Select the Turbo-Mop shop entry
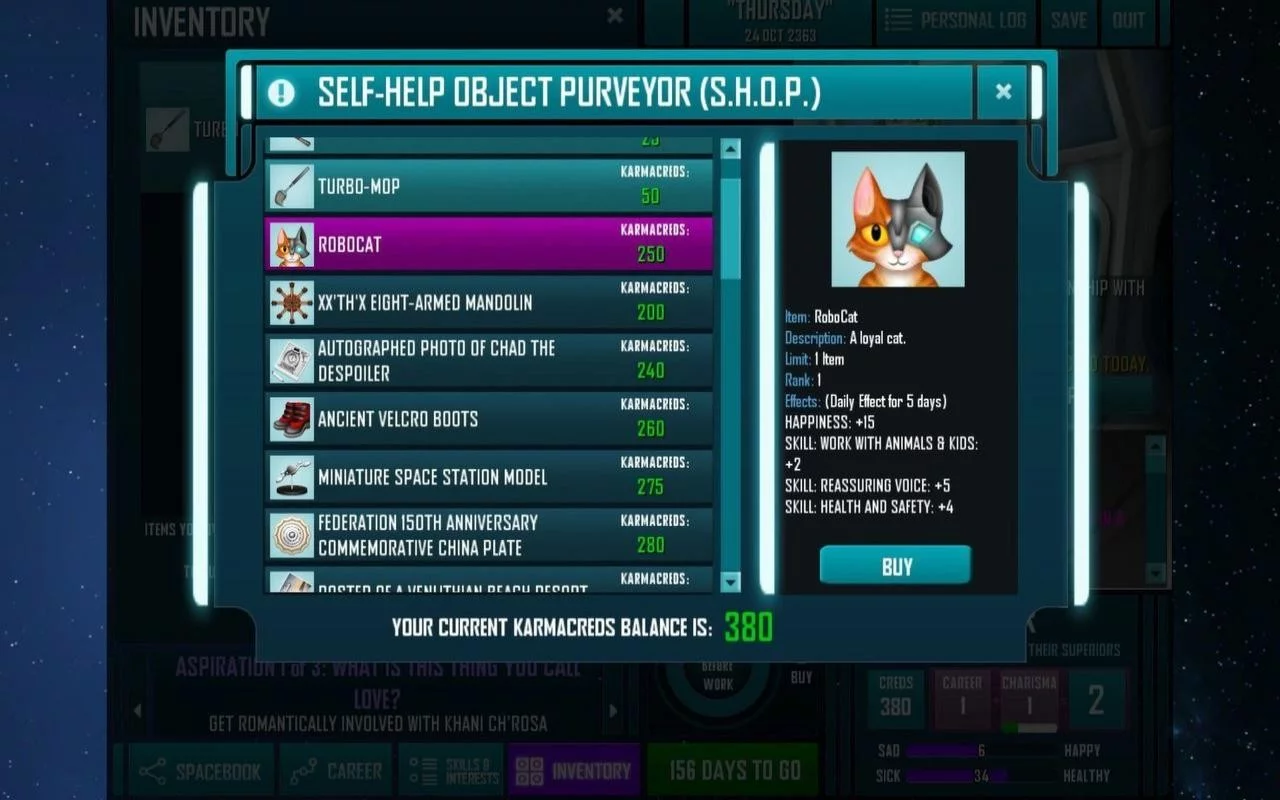The height and width of the screenshot is (800, 1280). (x=488, y=186)
